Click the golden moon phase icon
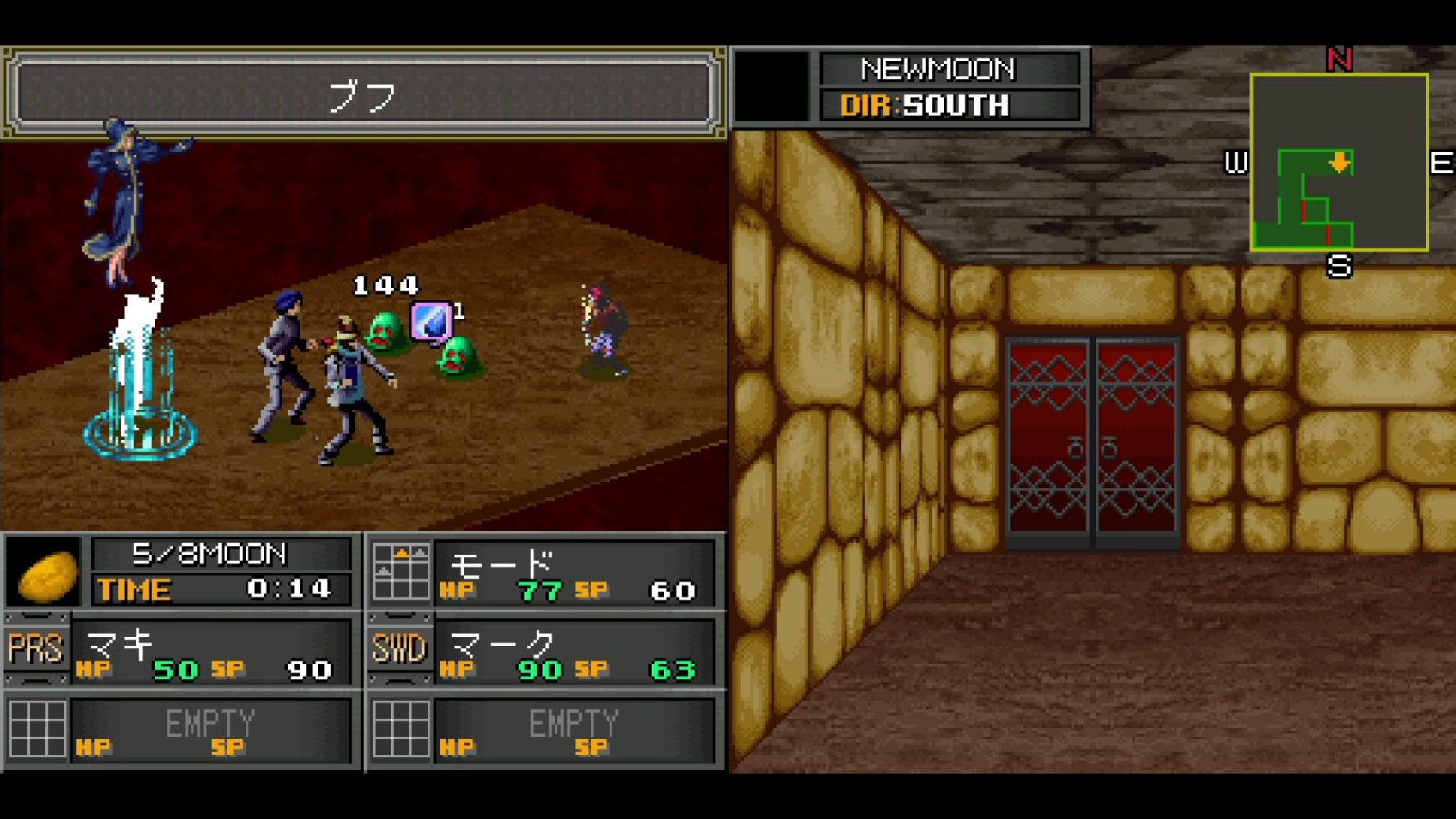Screen dimensions: 1456x819 [x=45, y=573]
